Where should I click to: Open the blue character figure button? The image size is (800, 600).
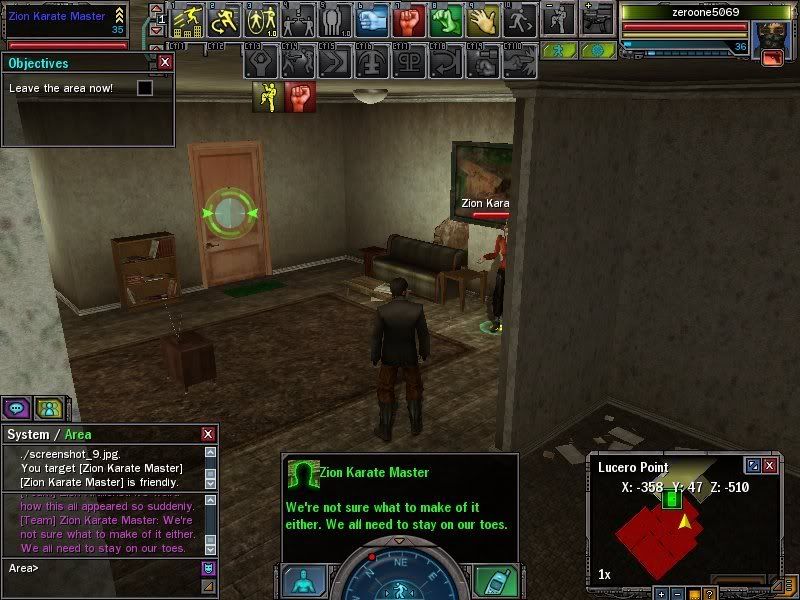click(x=303, y=581)
